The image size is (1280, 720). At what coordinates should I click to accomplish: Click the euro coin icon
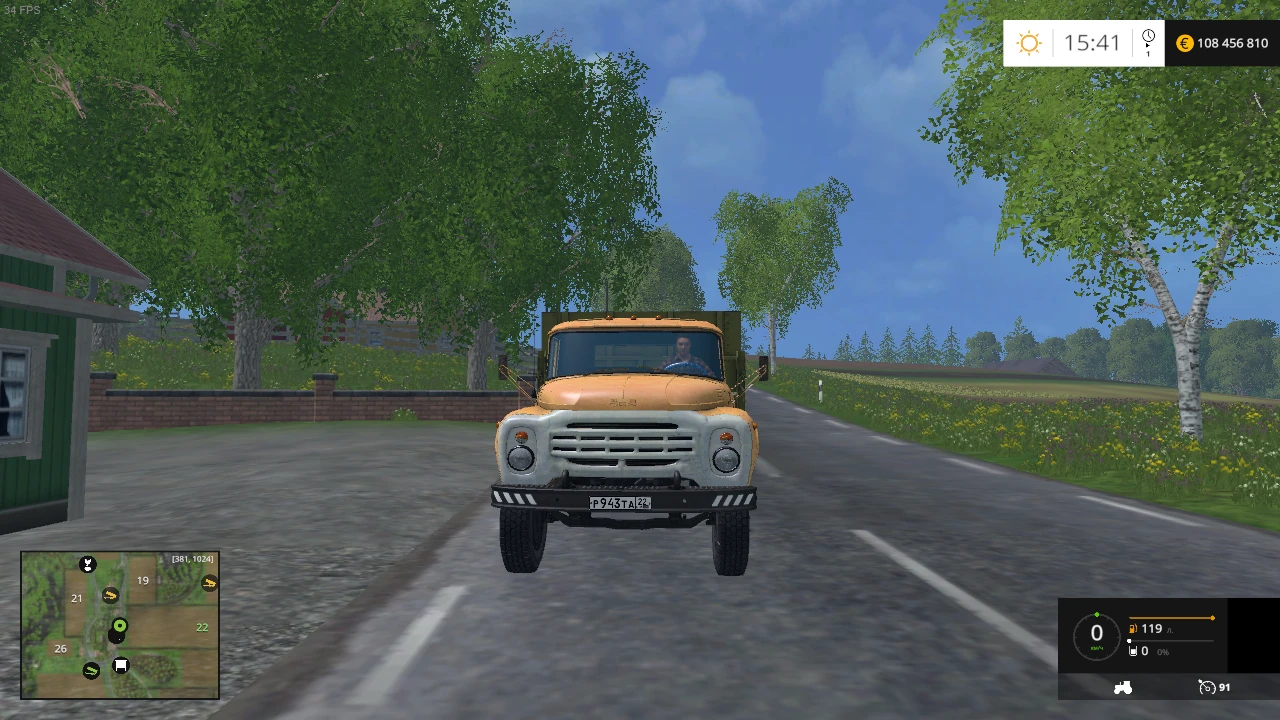[x=1185, y=43]
